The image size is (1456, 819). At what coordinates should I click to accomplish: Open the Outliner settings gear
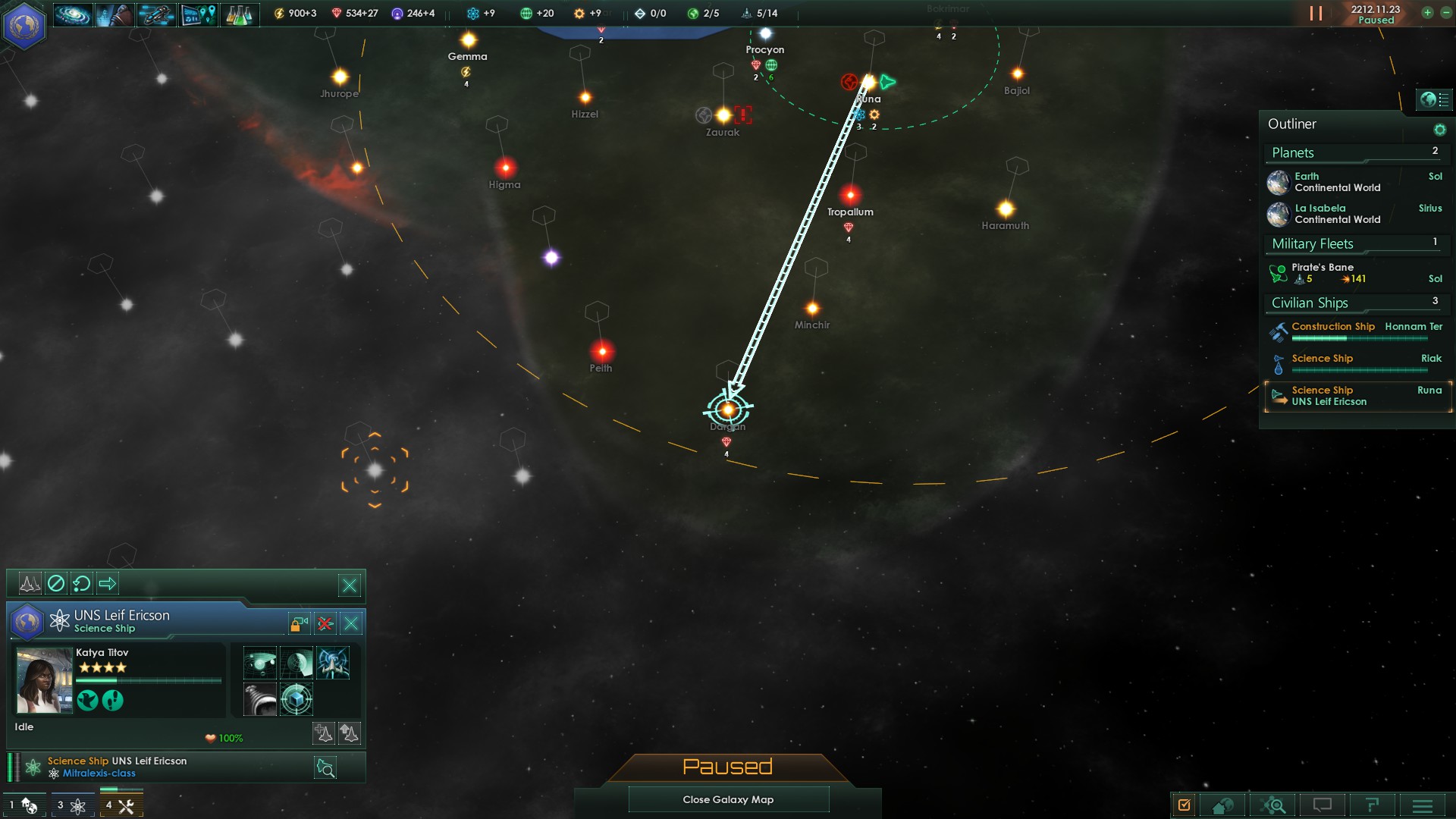click(1439, 130)
